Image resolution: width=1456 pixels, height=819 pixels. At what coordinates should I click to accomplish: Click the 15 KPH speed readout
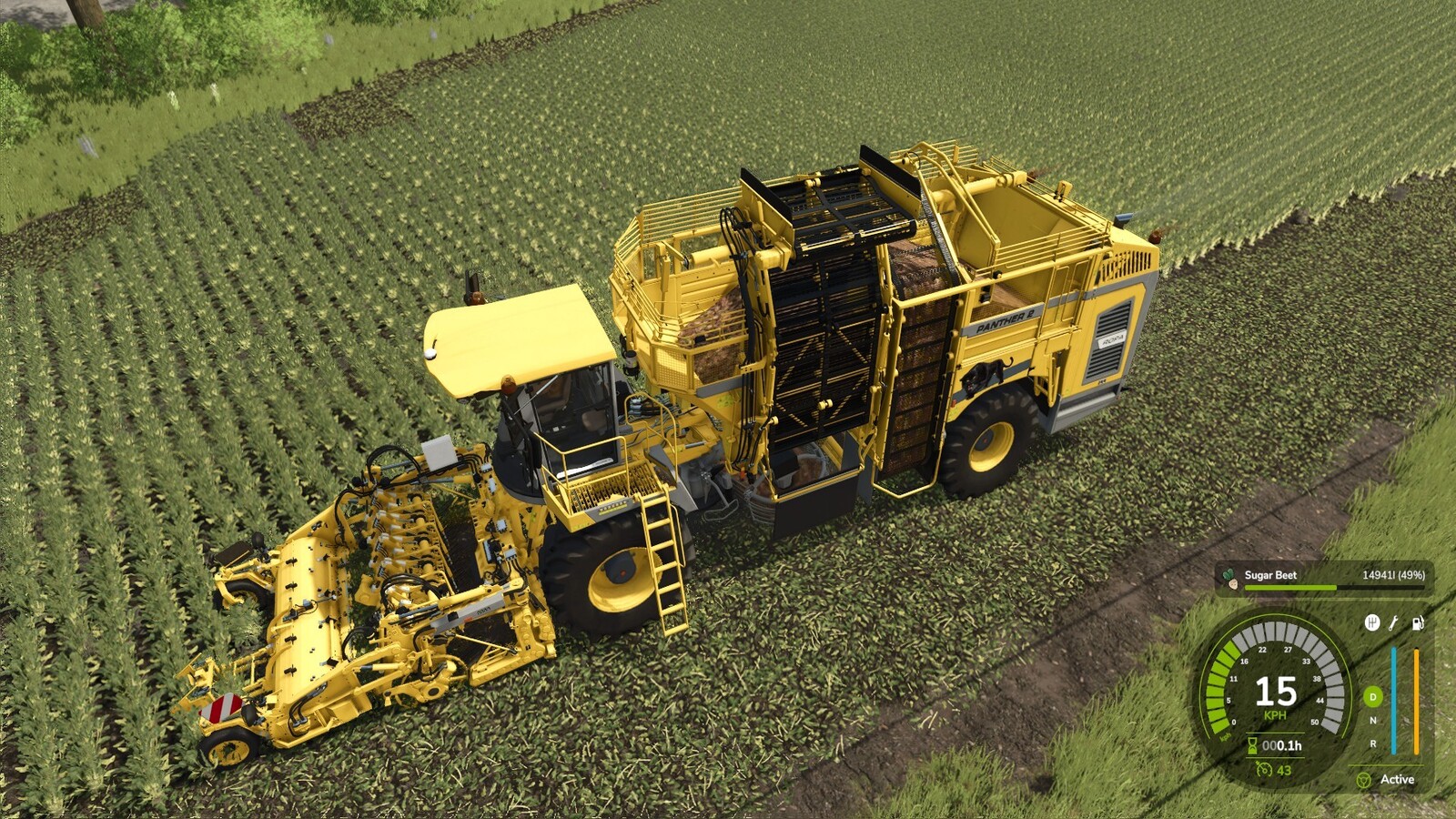point(1277,693)
